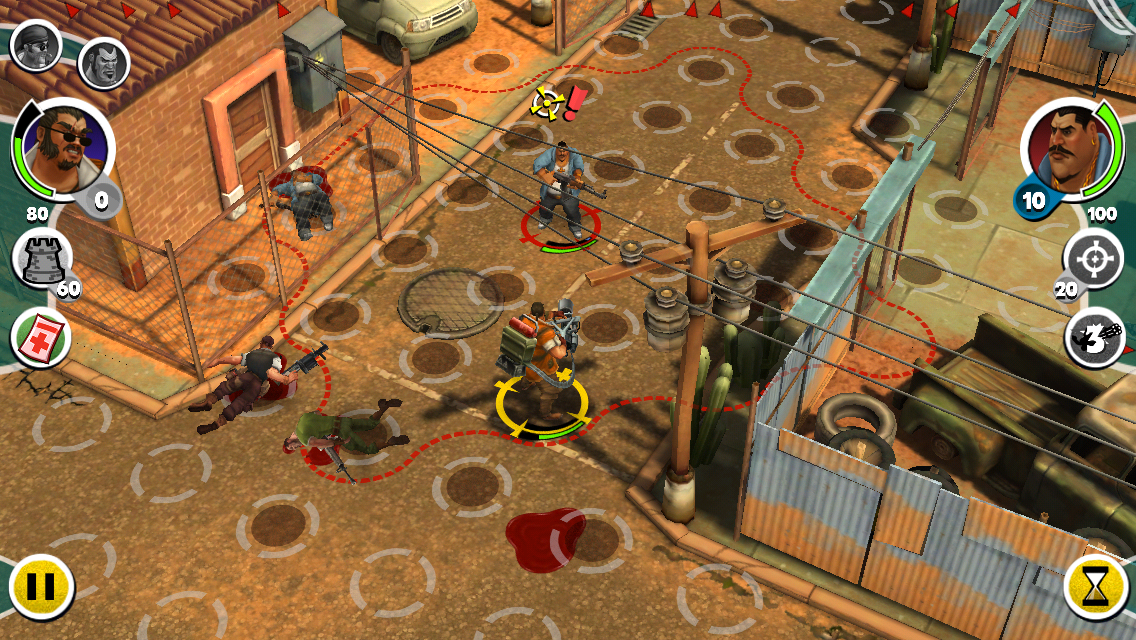1136x640 pixels.
Task: Choose the bearded sunglasses character portrait
Action: (63, 150)
